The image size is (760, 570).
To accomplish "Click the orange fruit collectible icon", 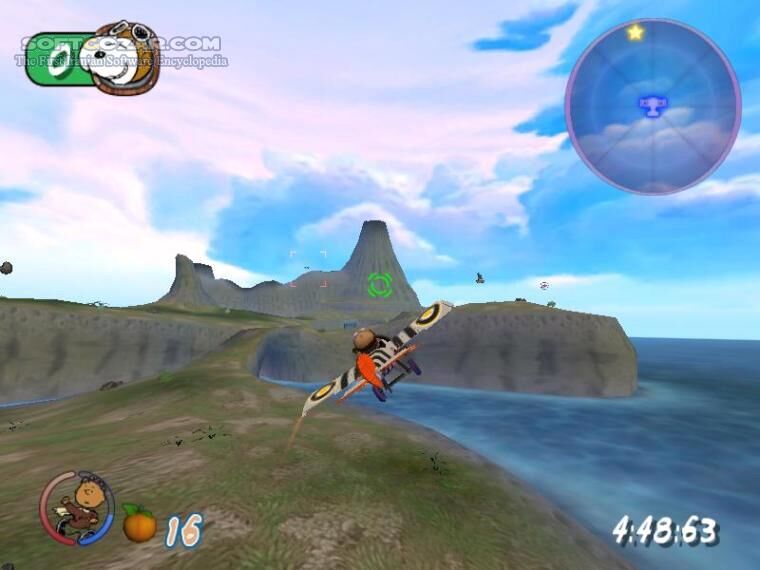I will click(139, 523).
